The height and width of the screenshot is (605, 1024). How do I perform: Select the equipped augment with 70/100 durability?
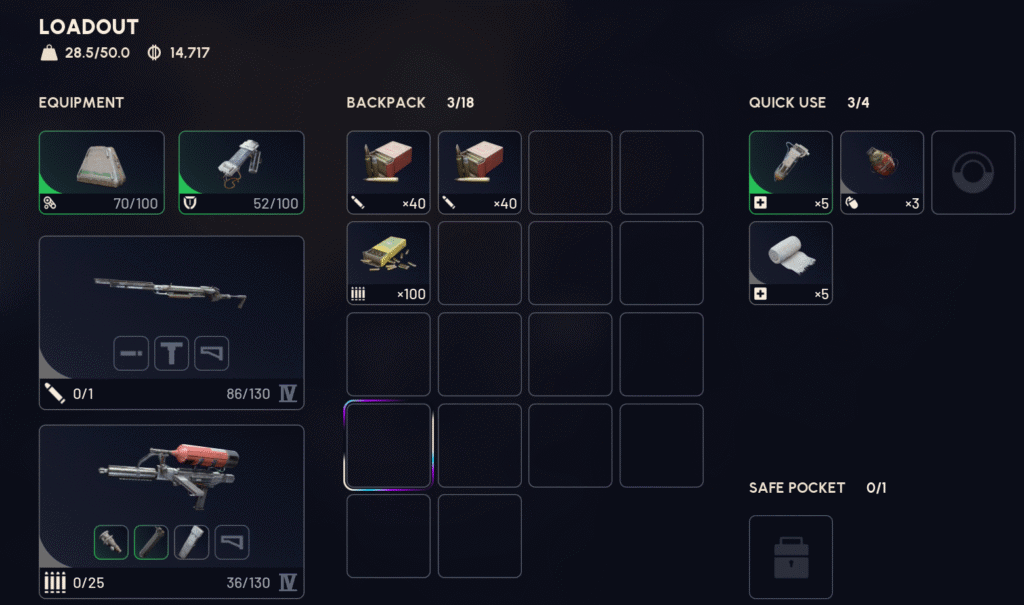point(101,172)
